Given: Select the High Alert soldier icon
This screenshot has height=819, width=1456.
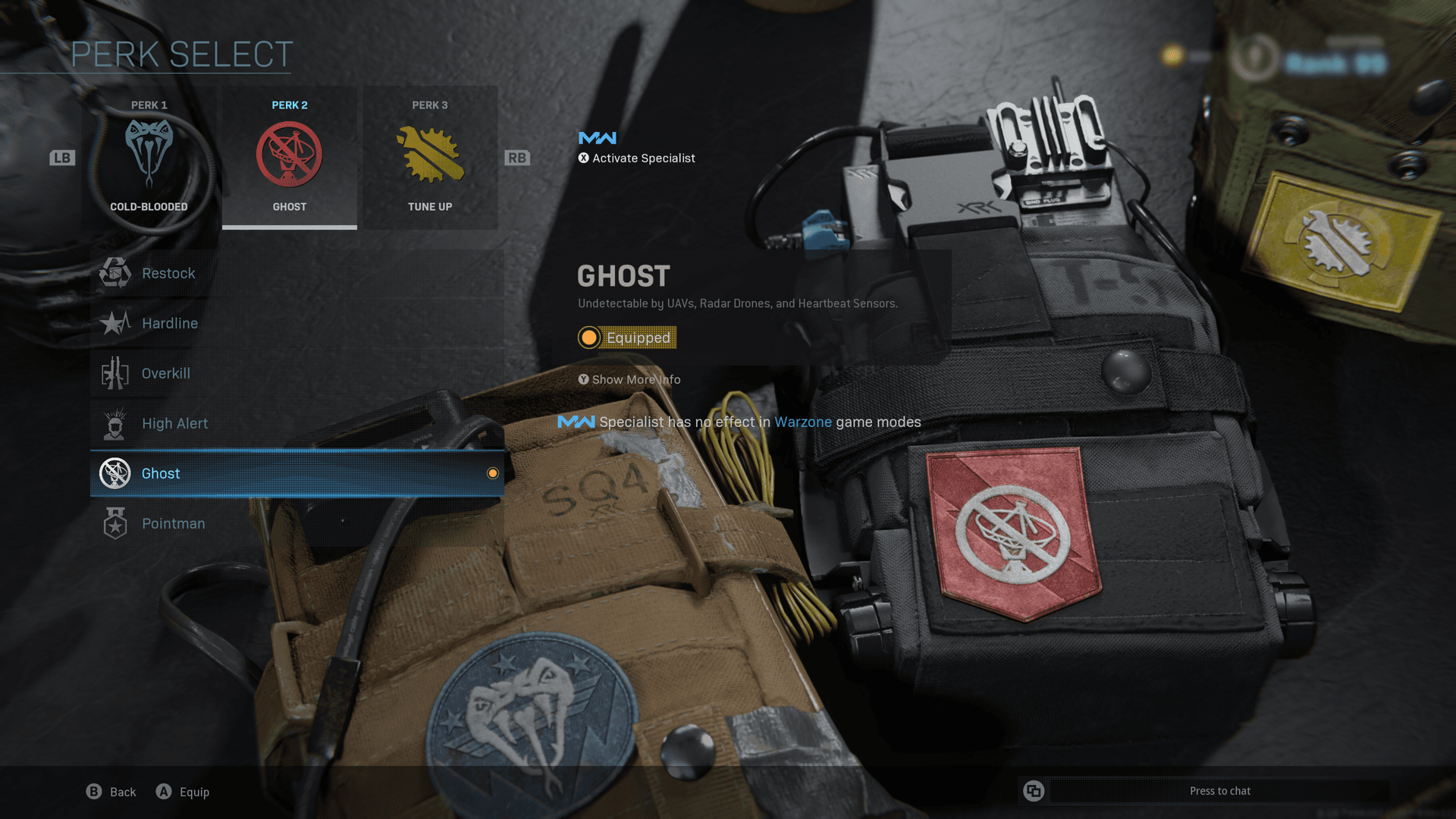Looking at the screenshot, I should tap(115, 422).
